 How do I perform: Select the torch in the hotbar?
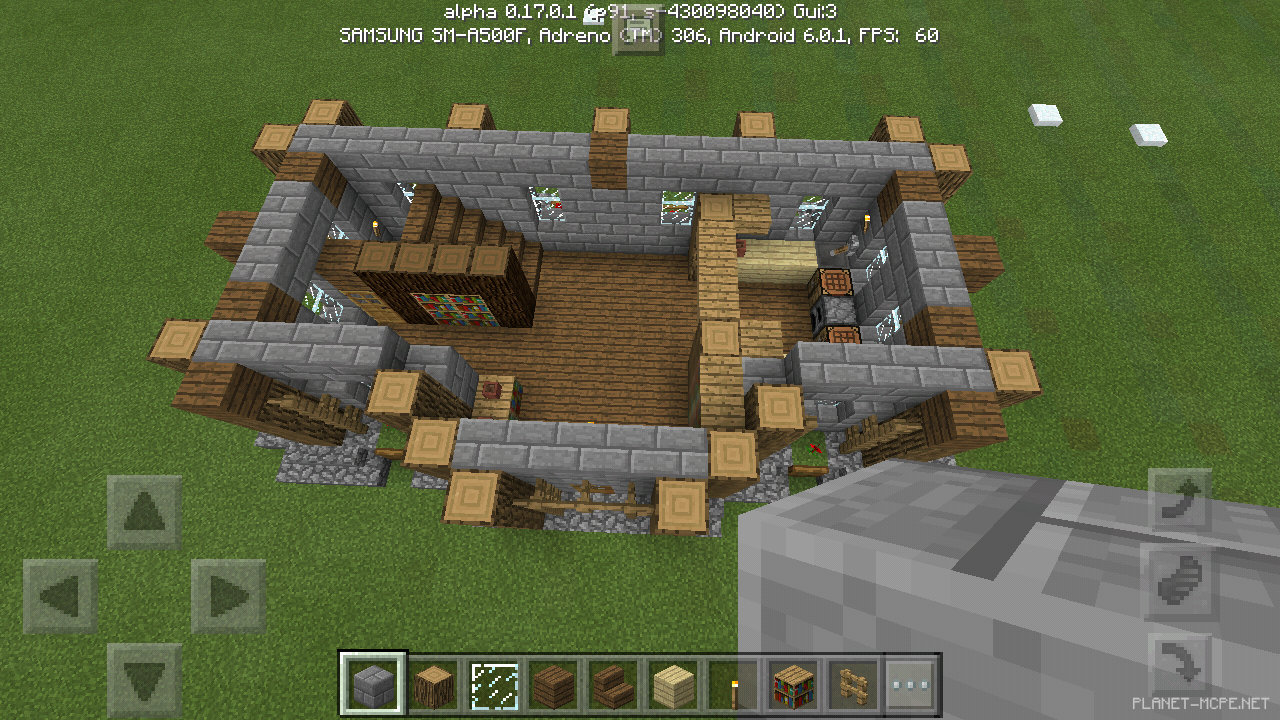(733, 685)
